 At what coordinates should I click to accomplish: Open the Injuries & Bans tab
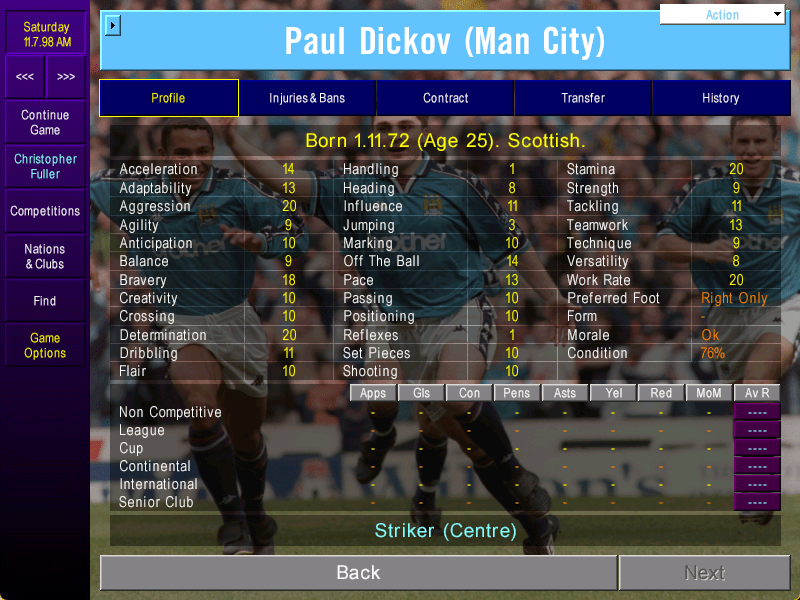point(307,98)
